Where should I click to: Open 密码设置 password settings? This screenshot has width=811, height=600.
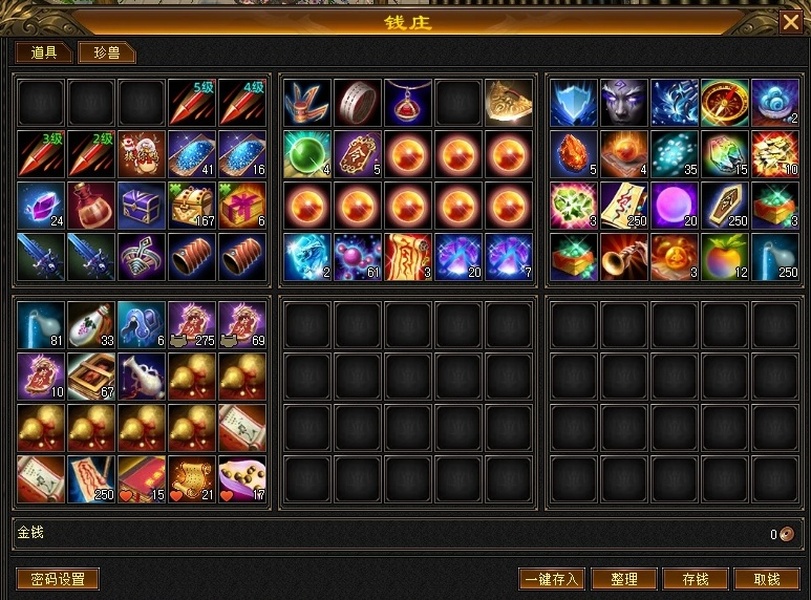point(58,579)
